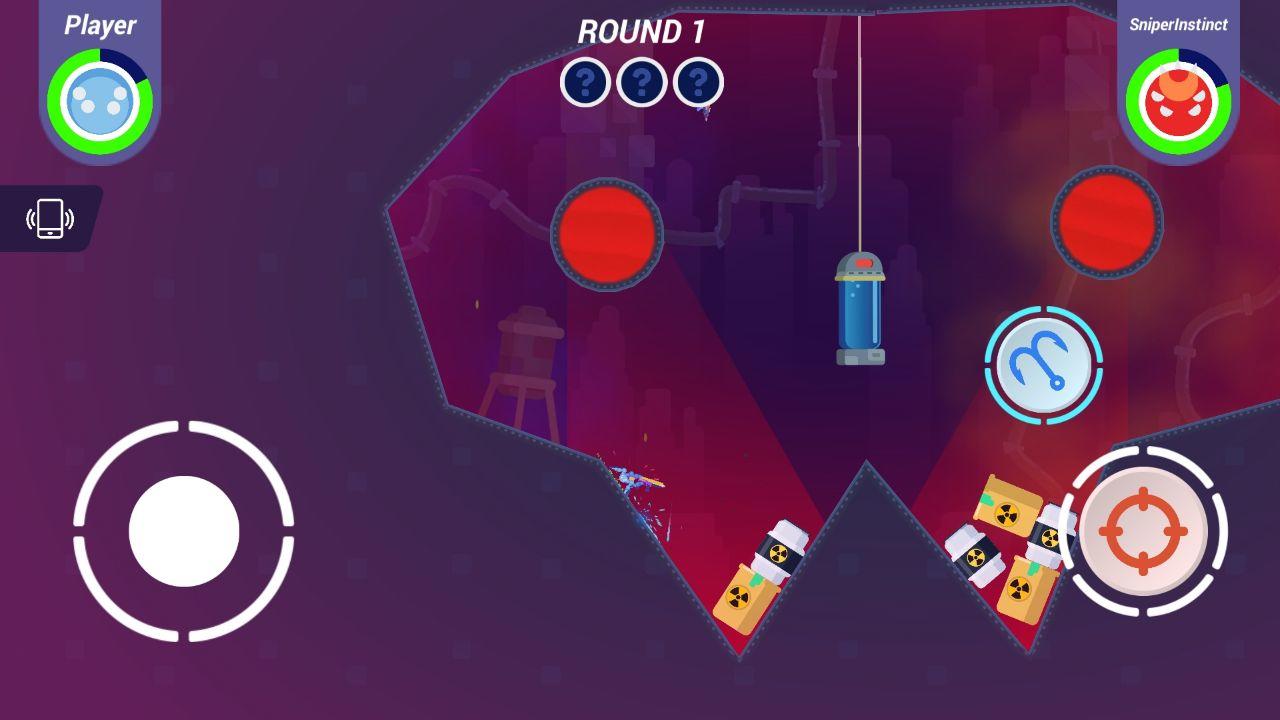Tap the Player's blue avatar icon

[x=97, y=97]
